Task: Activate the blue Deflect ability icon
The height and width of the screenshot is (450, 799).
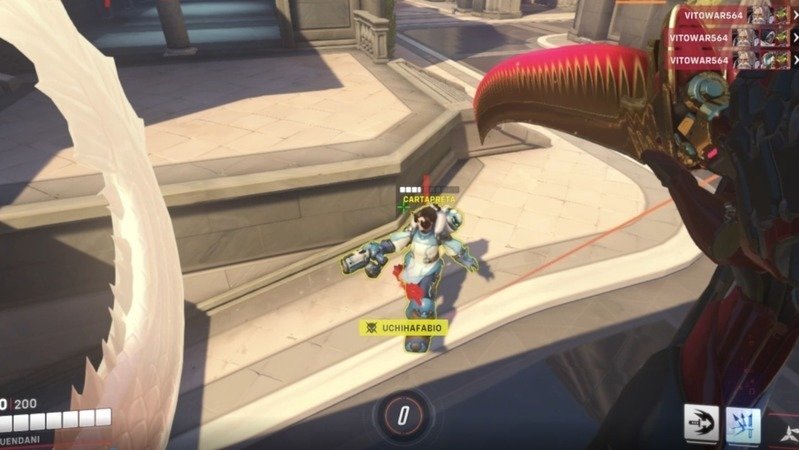Action: coord(743,425)
